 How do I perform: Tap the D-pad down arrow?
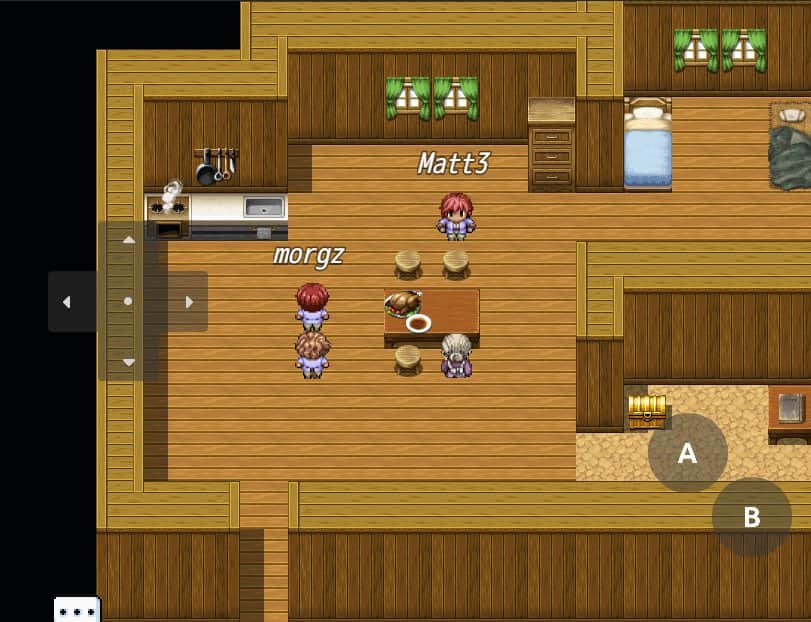pyautogui.click(x=128, y=362)
